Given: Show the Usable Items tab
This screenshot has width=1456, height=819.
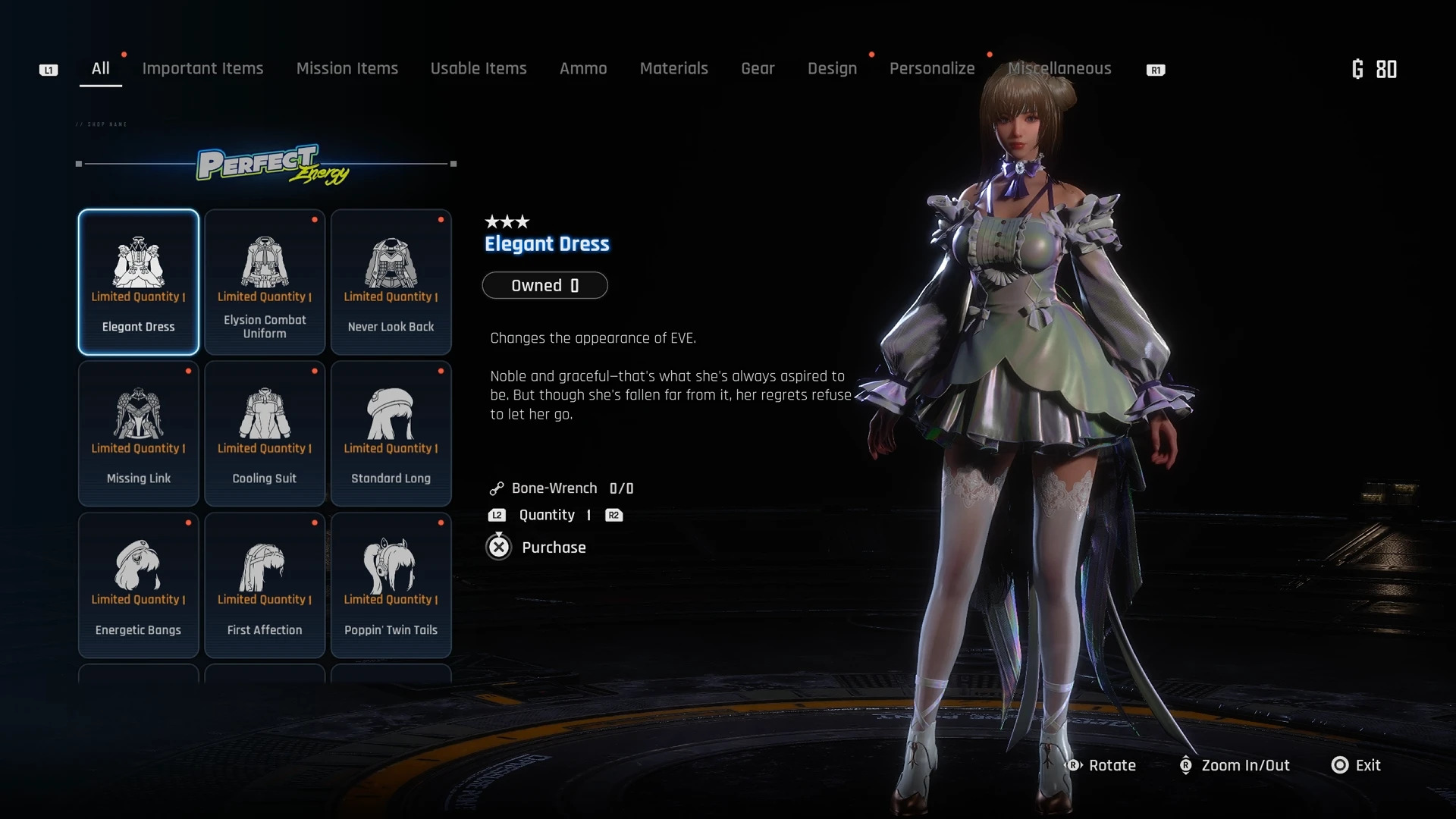Looking at the screenshot, I should [478, 68].
